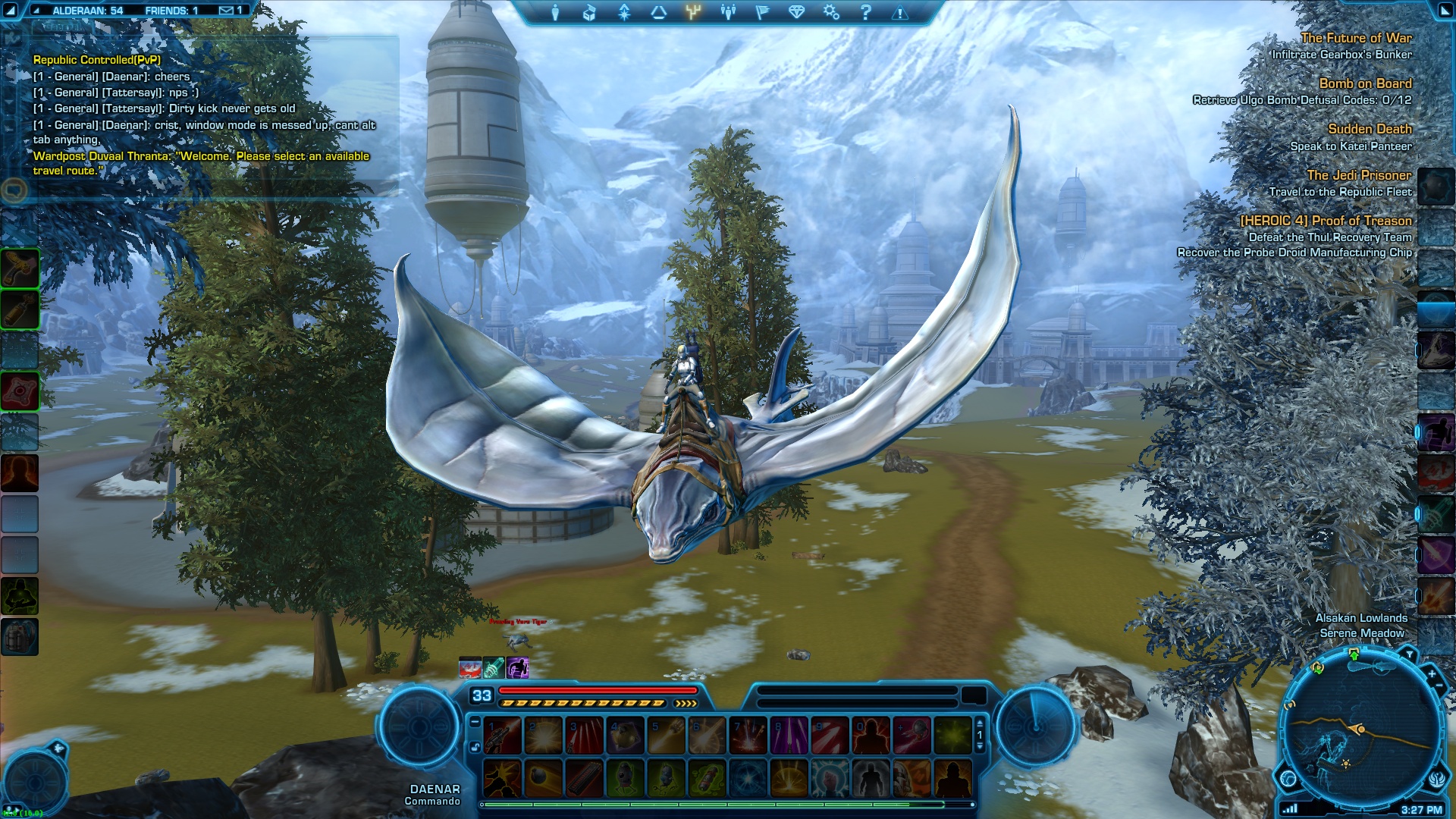
Task: Select the Heroic 4 Proof of Treason mission
Action: point(1326,221)
